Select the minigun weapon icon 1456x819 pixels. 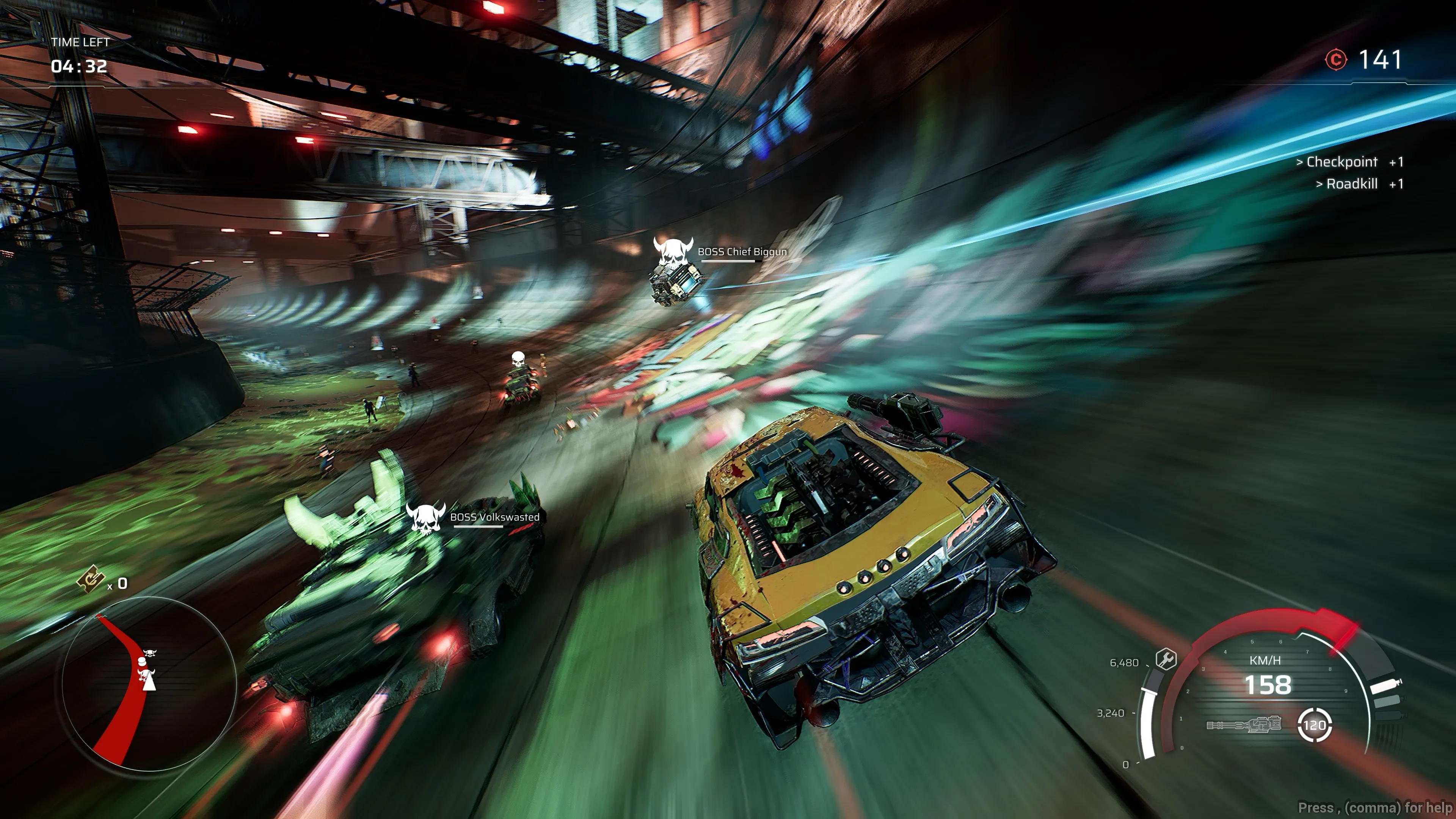(1244, 725)
